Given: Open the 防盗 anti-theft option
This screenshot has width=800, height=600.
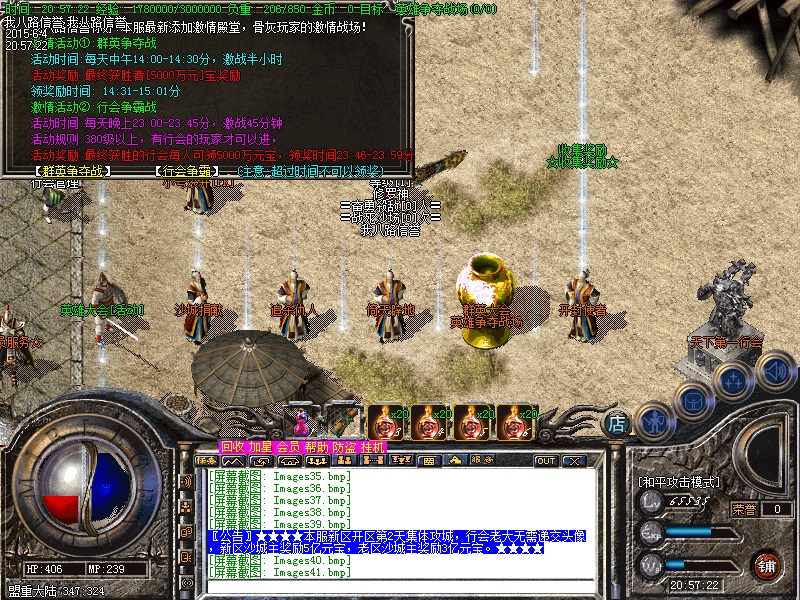Looking at the screenshot, I should 344,447.
